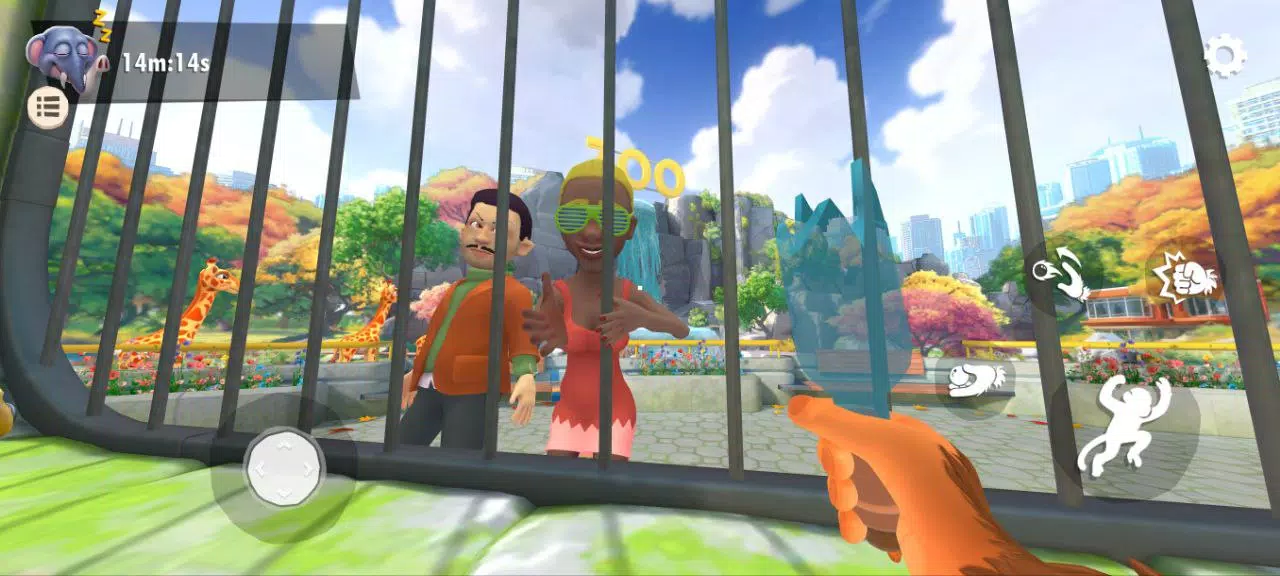
Task: Open the settings gear menu
Action: tap(1224, 55)
